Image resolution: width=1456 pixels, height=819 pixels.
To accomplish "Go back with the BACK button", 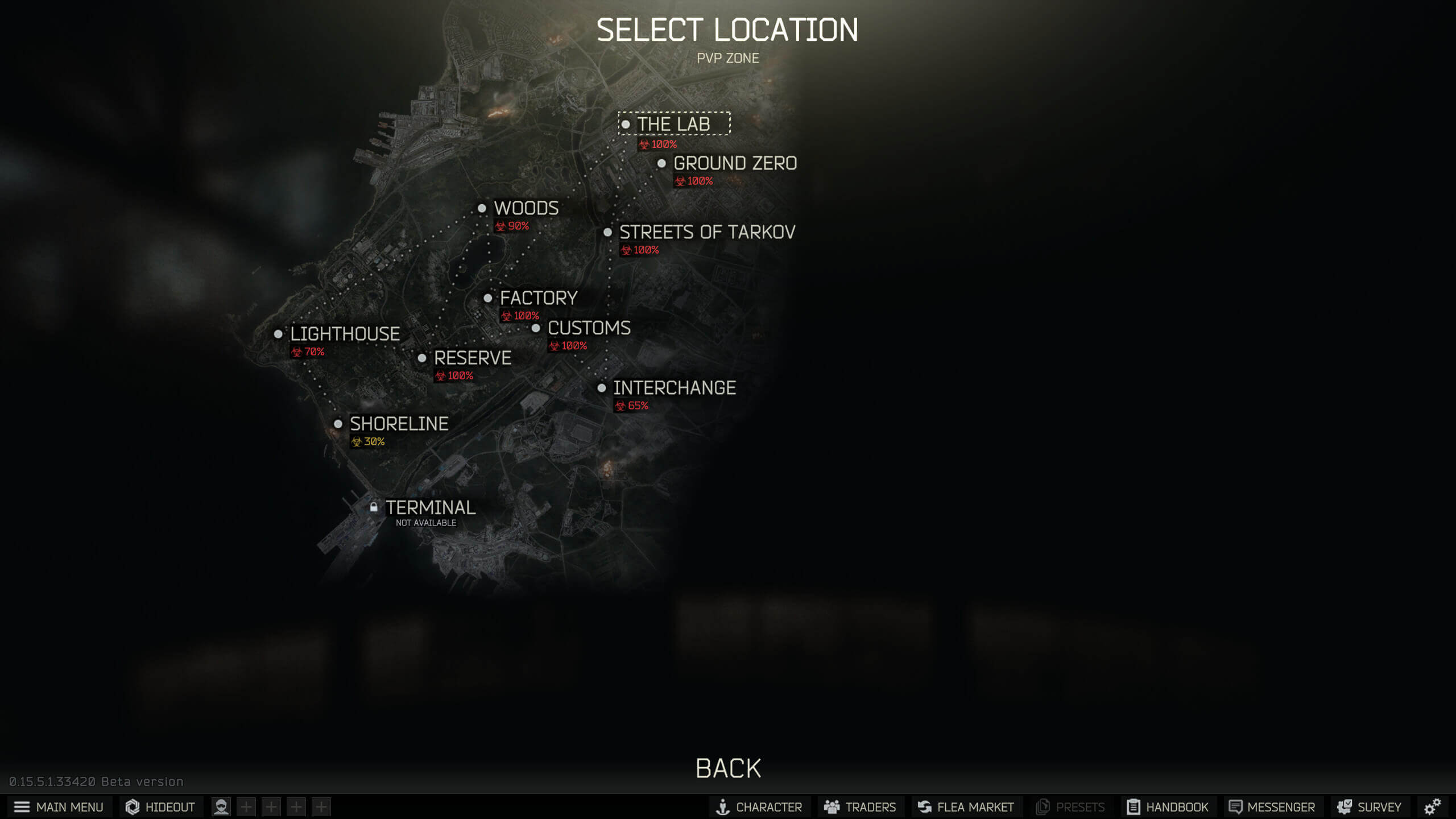I will point(728,769).
